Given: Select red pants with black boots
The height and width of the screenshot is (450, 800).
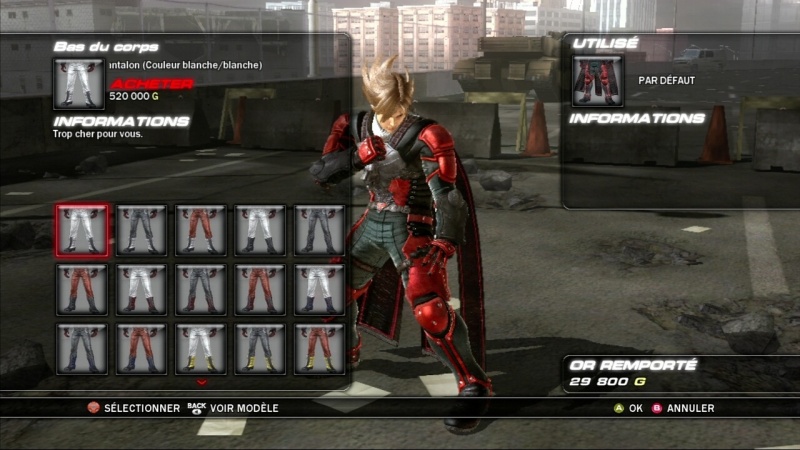Looking at the screenshot, I should click(82, 289).
